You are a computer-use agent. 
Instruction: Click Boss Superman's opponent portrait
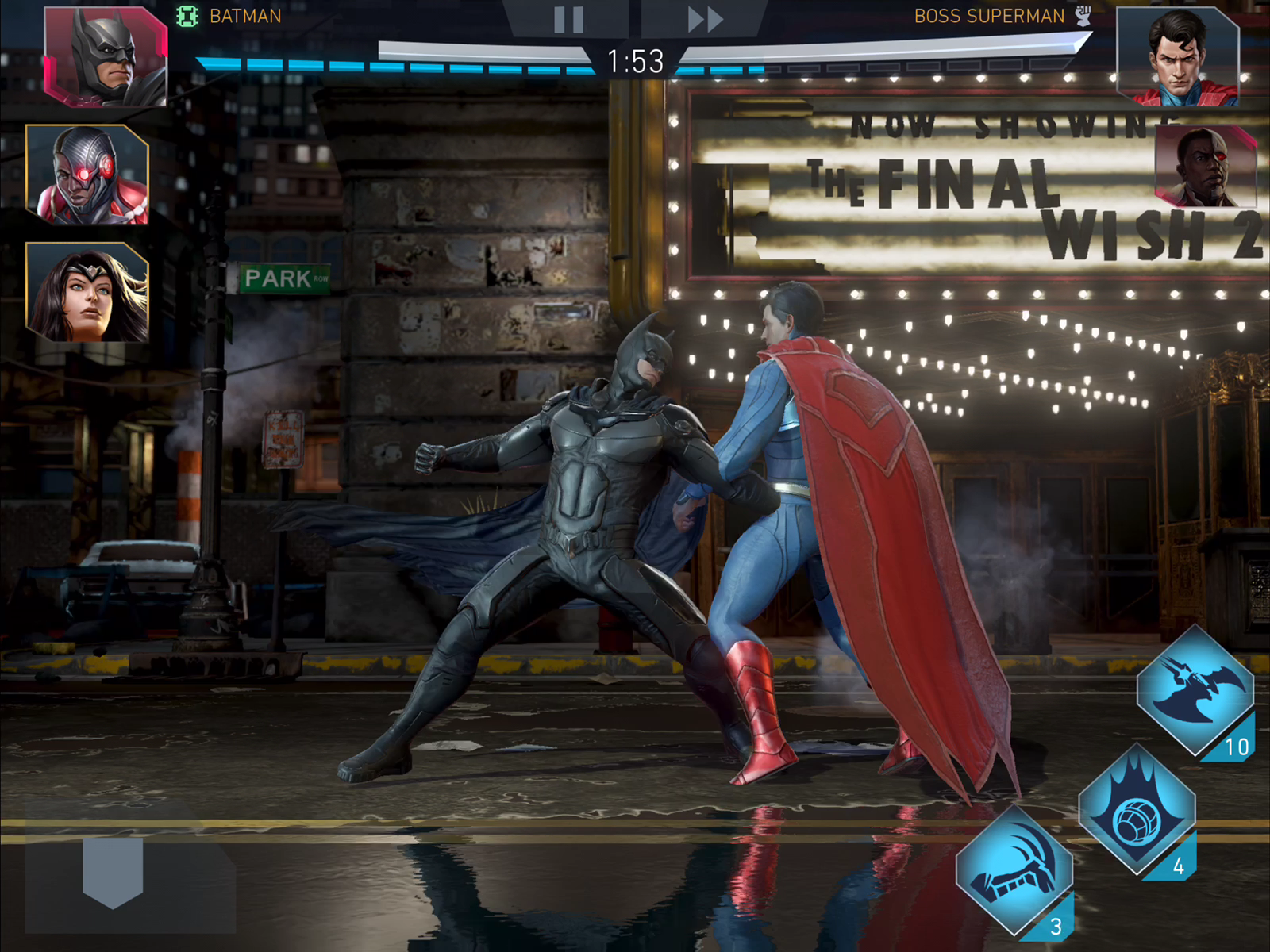click(1178, 56)
